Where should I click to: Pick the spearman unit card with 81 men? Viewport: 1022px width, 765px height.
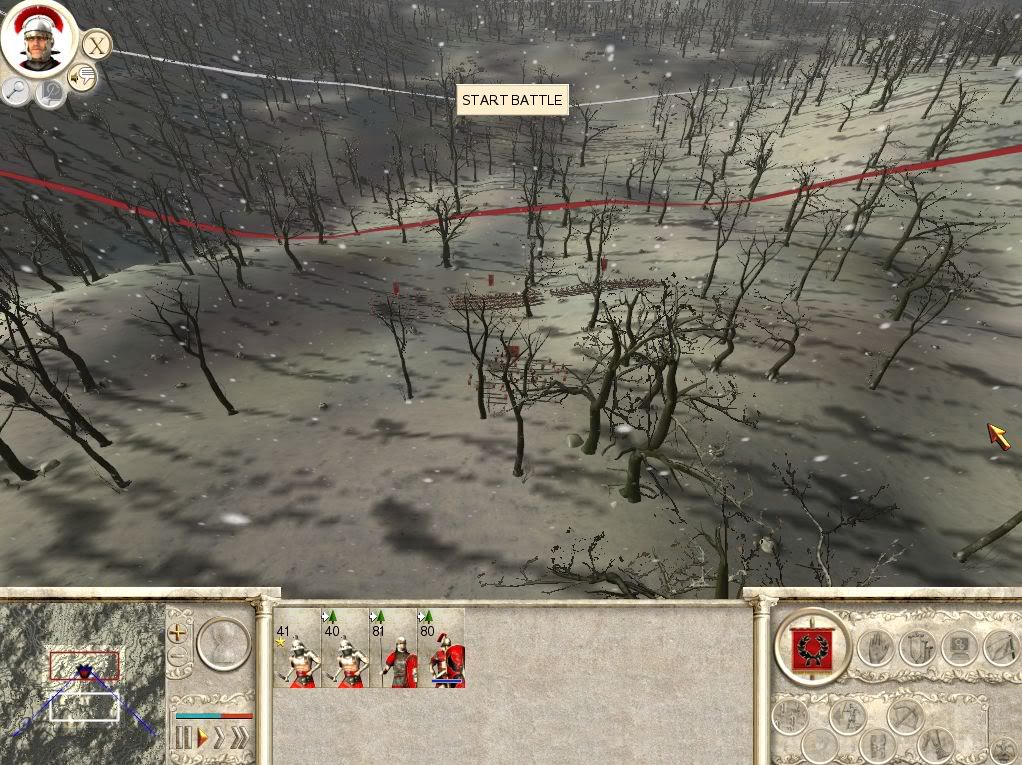point(393,649)
